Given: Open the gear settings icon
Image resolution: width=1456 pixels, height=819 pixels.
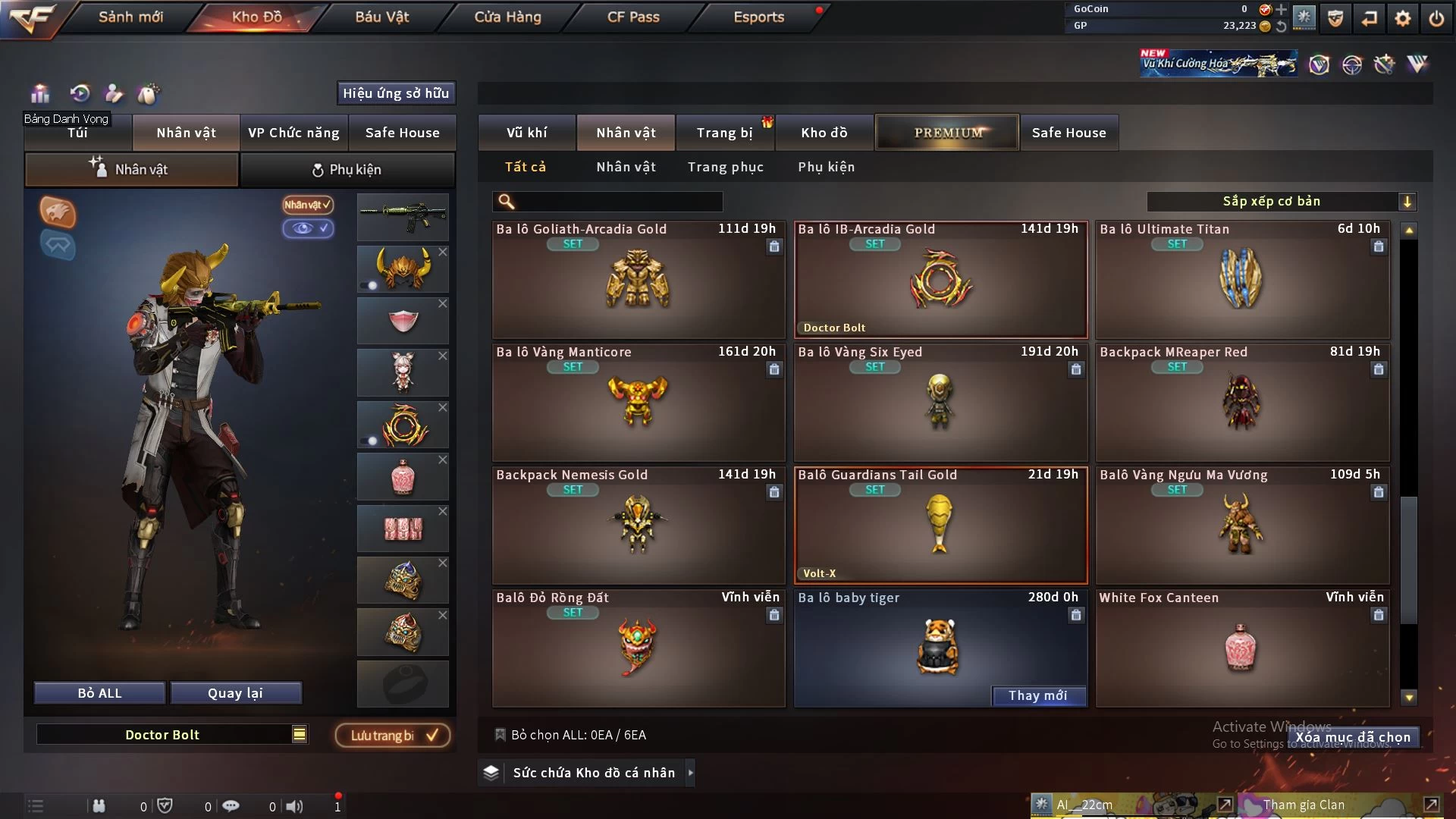Looking at the screenshot, I should [1402, 18].
